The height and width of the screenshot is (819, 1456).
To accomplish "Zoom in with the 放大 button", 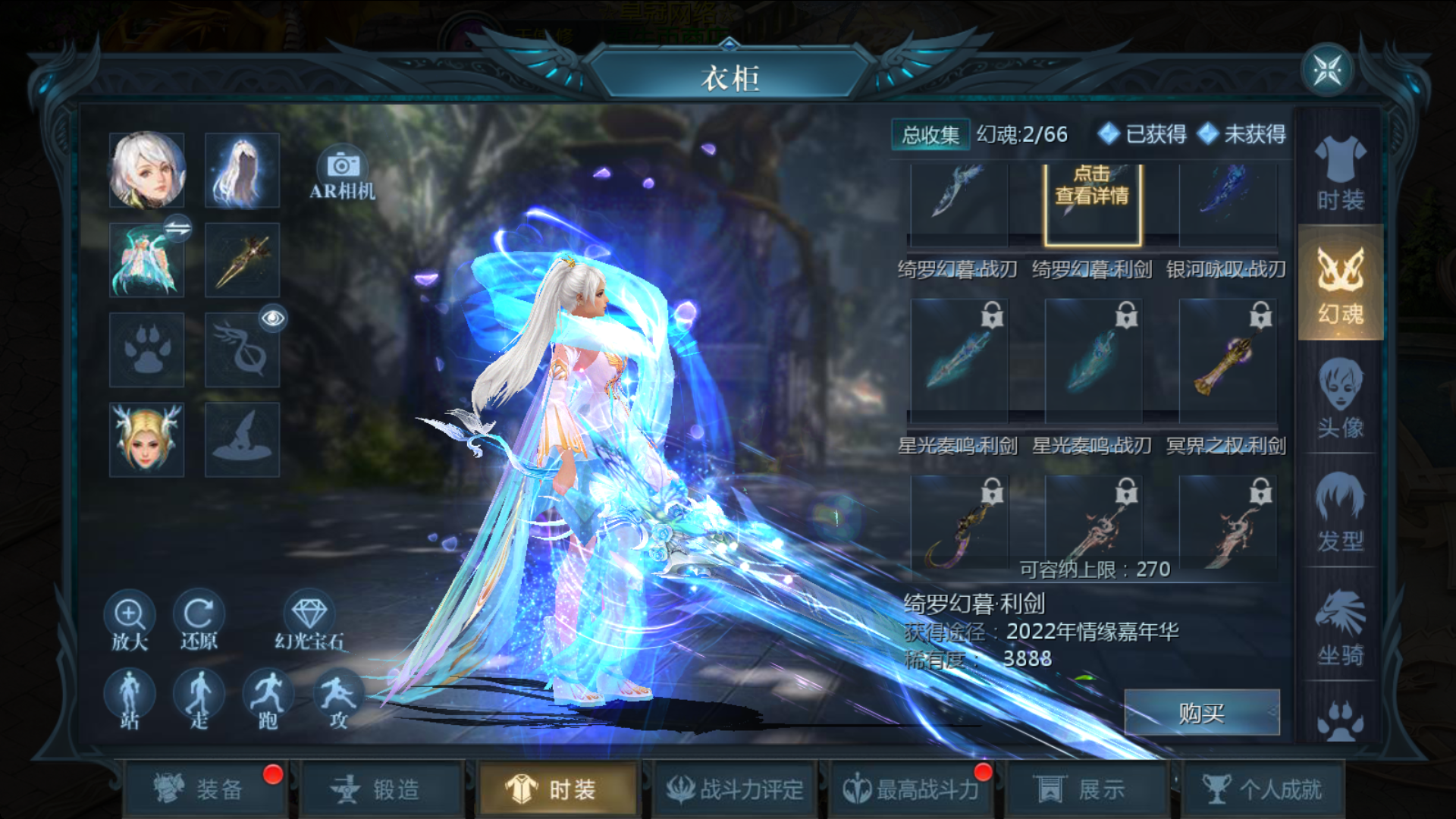I will coord(130,620).
